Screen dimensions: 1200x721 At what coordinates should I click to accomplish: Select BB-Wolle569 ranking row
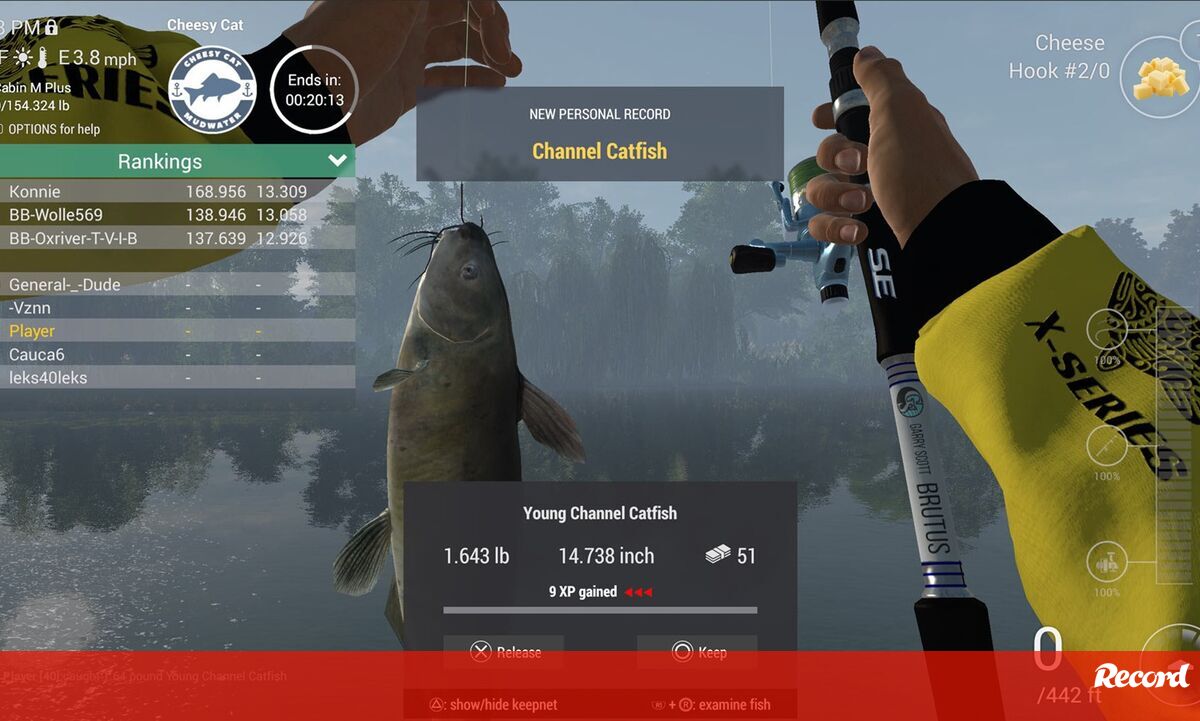coord(56,215)
